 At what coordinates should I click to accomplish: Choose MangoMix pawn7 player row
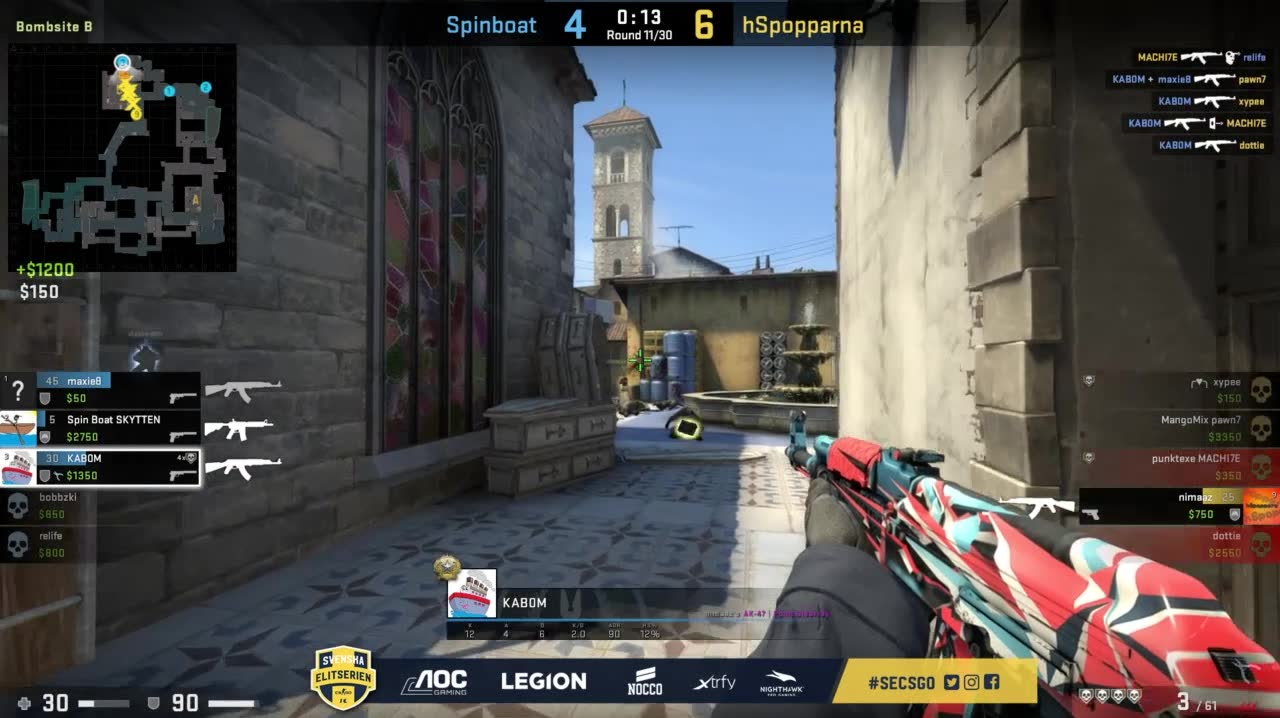pyautogui.click(x=1180, y=428)
